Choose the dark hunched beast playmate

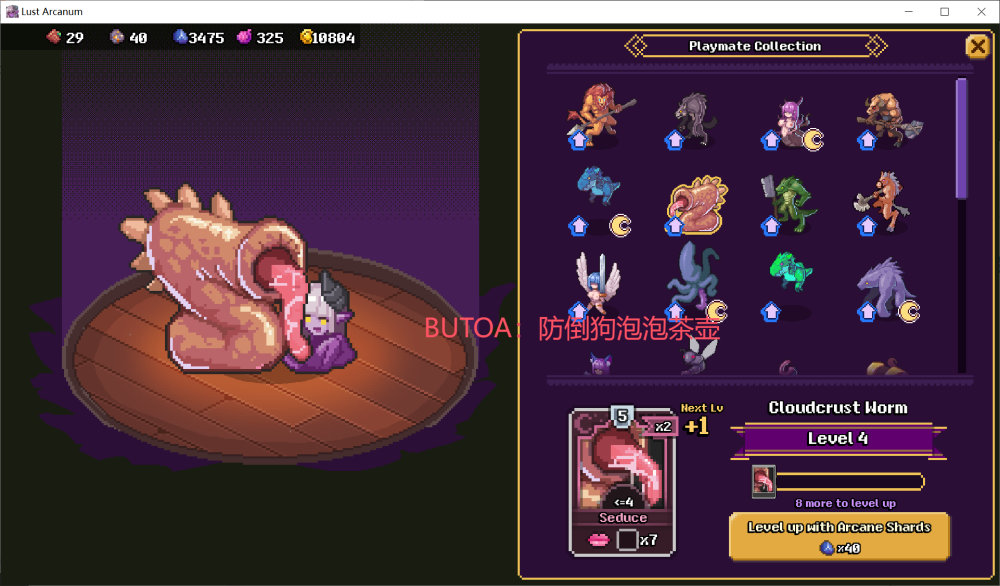click(692, 118)
